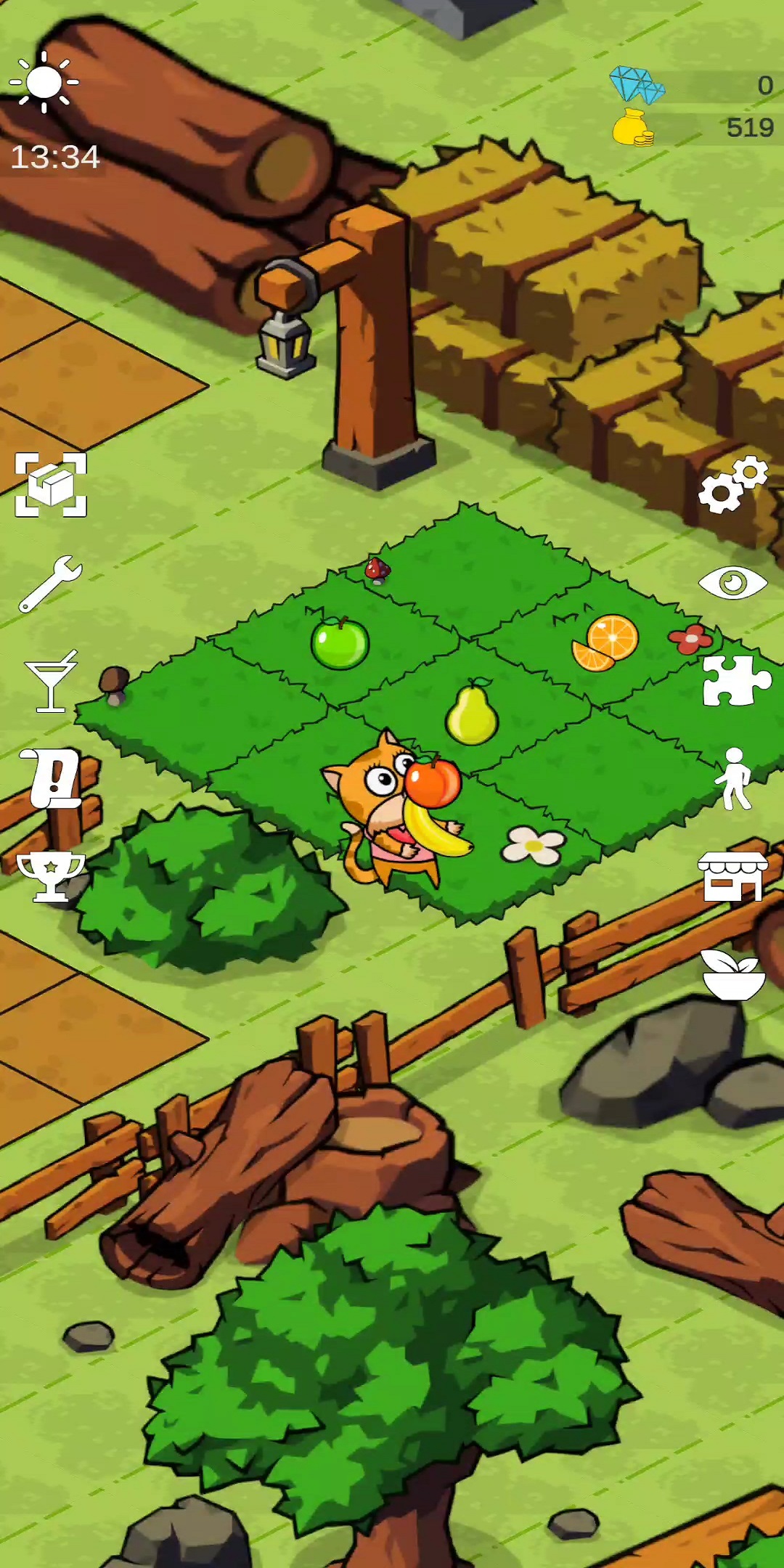
Task: Toggle the eye visibility icon
Action: (732, 583)
